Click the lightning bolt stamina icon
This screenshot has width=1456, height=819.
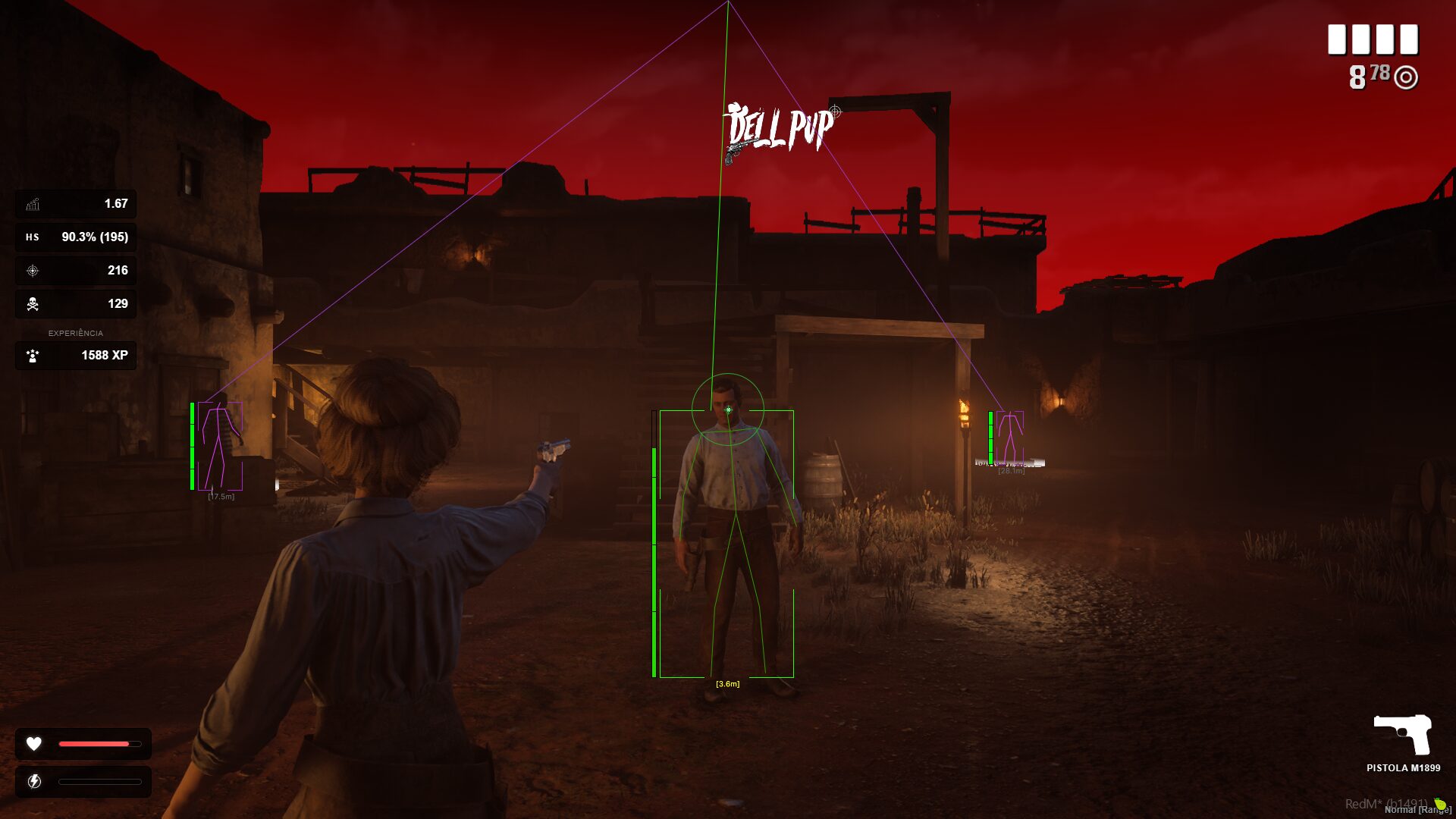pos(34,782)
